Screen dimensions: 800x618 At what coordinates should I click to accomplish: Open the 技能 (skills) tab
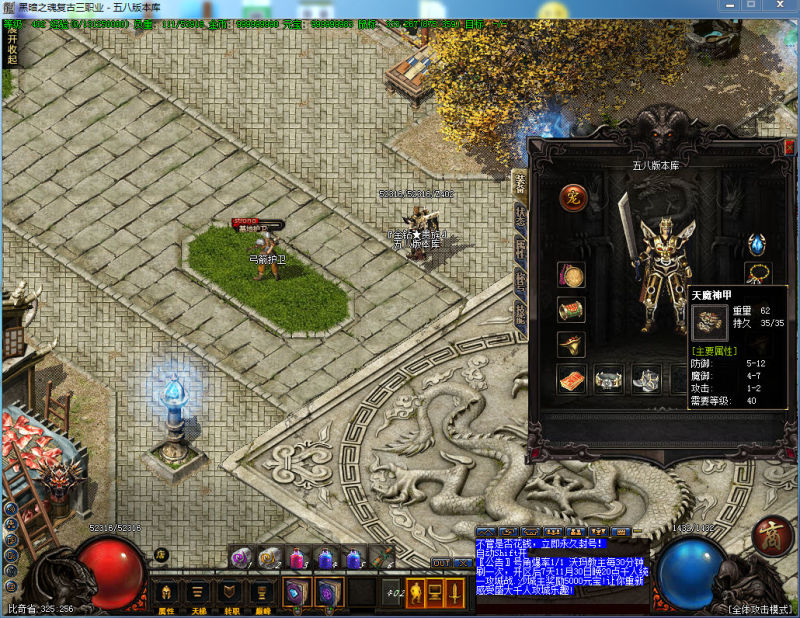(x=520, y=313)
